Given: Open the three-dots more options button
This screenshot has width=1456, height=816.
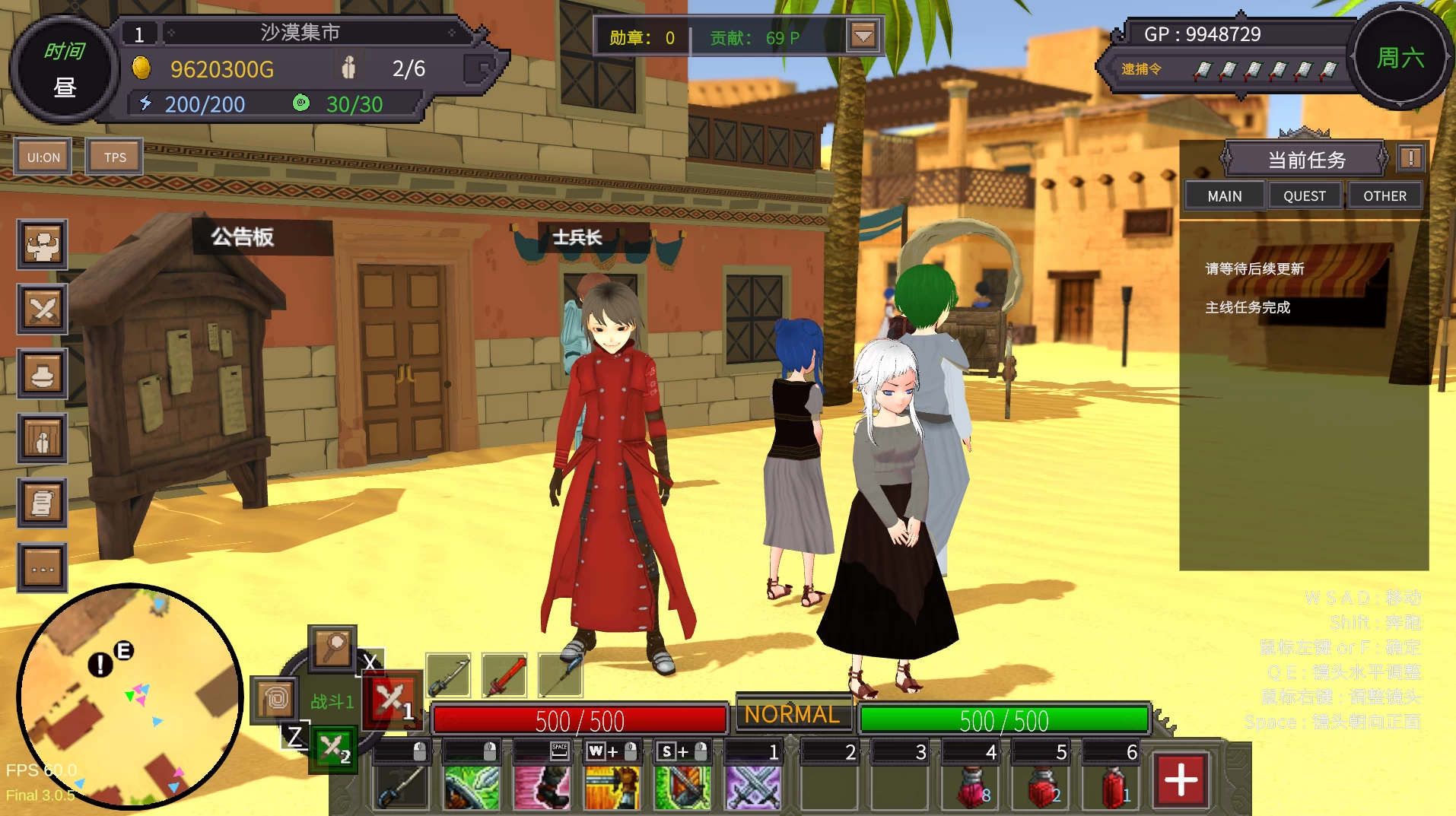Looking at the screenshot, I should [x=43, y=568].
